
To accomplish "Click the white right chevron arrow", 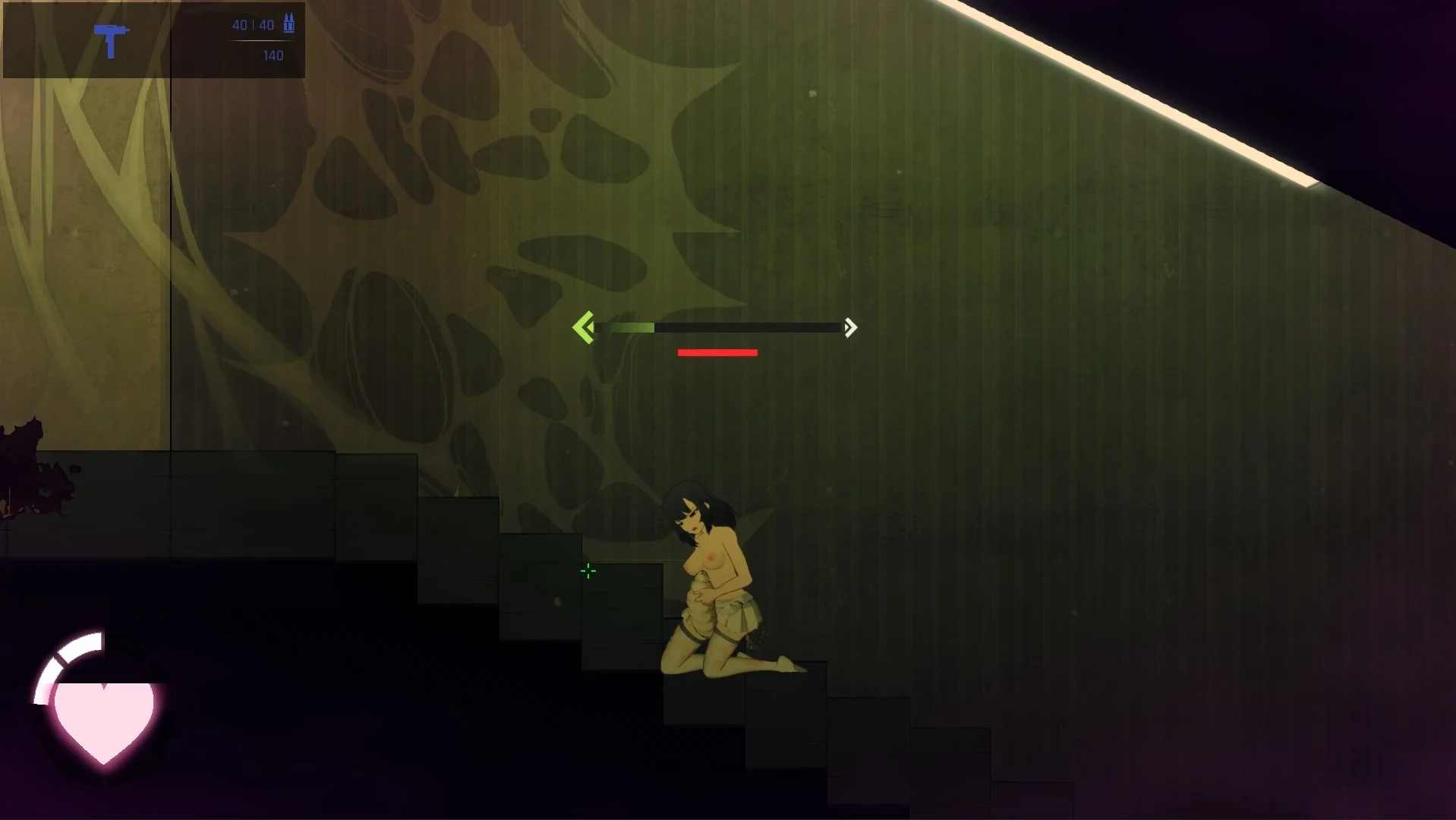I will [851, 327].
